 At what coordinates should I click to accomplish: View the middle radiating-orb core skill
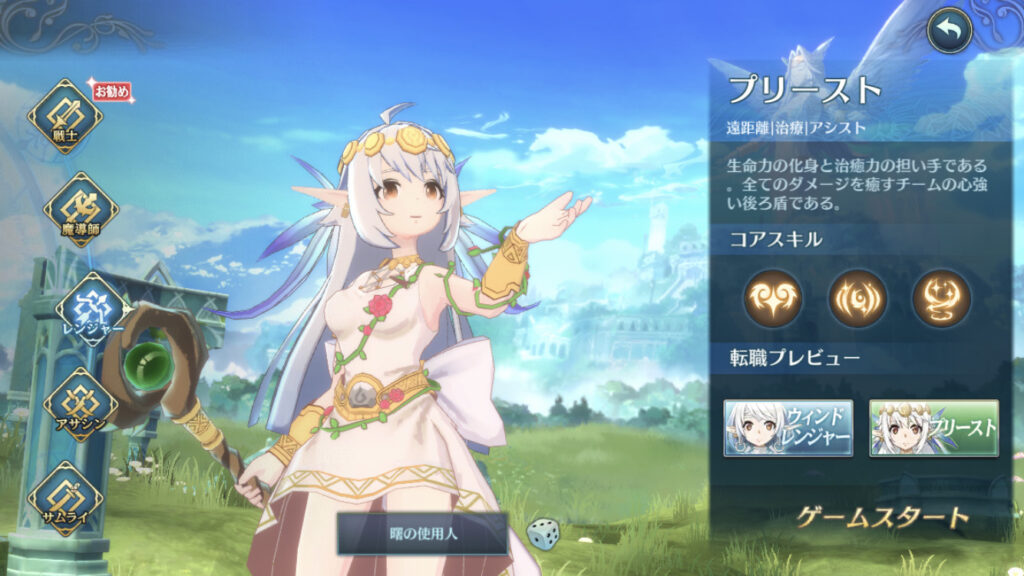857,299
